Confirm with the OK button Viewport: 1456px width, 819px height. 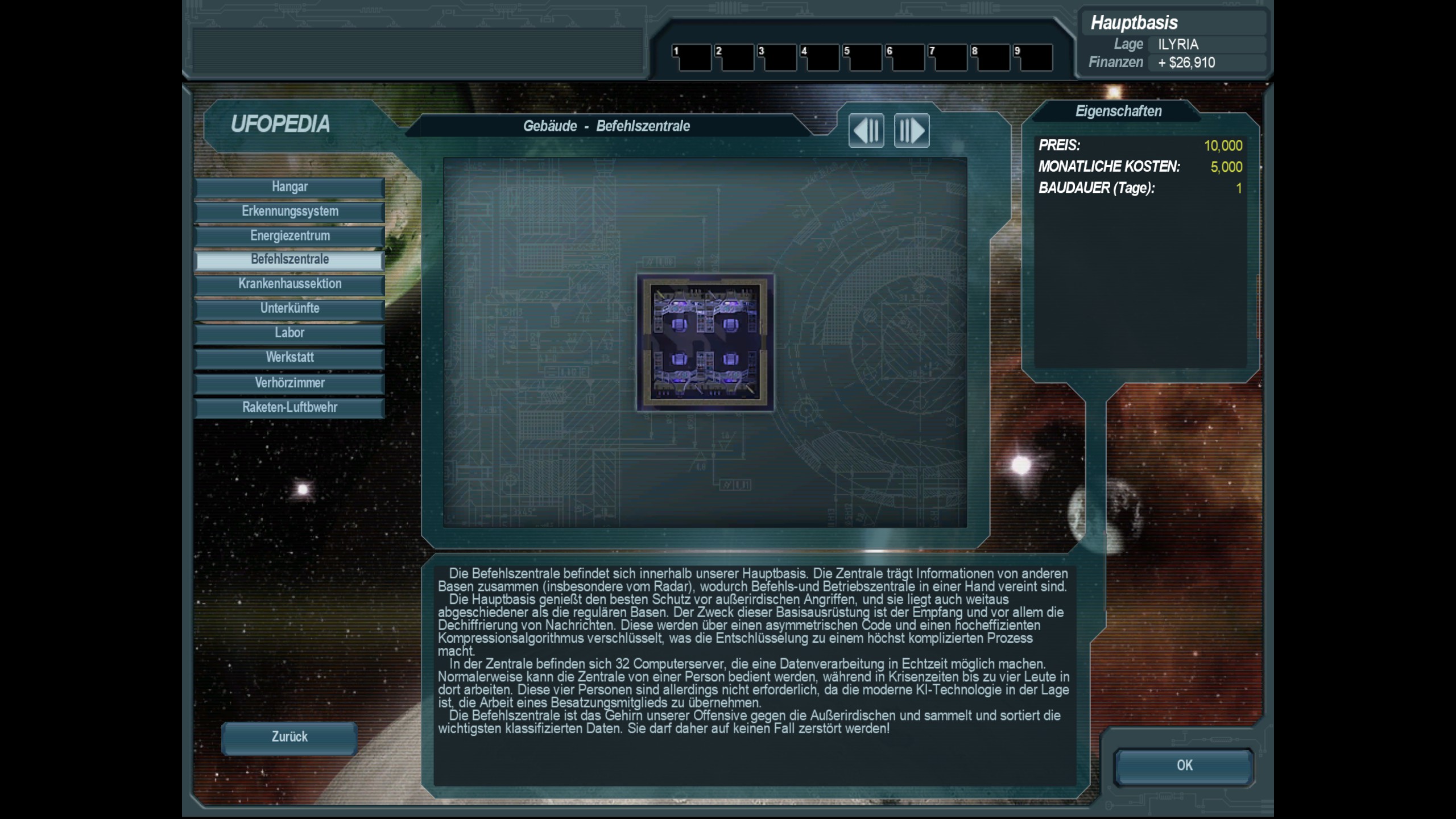[1184, 766]
